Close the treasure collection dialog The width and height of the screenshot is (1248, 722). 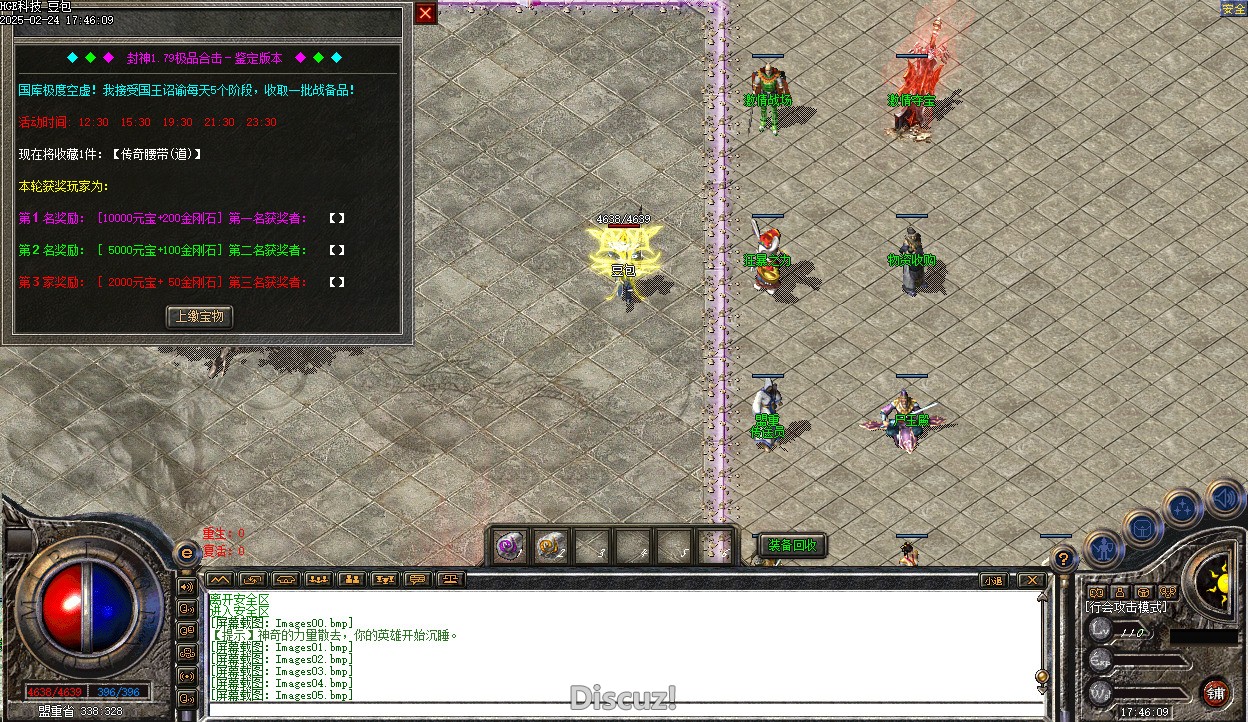[426, 13]
